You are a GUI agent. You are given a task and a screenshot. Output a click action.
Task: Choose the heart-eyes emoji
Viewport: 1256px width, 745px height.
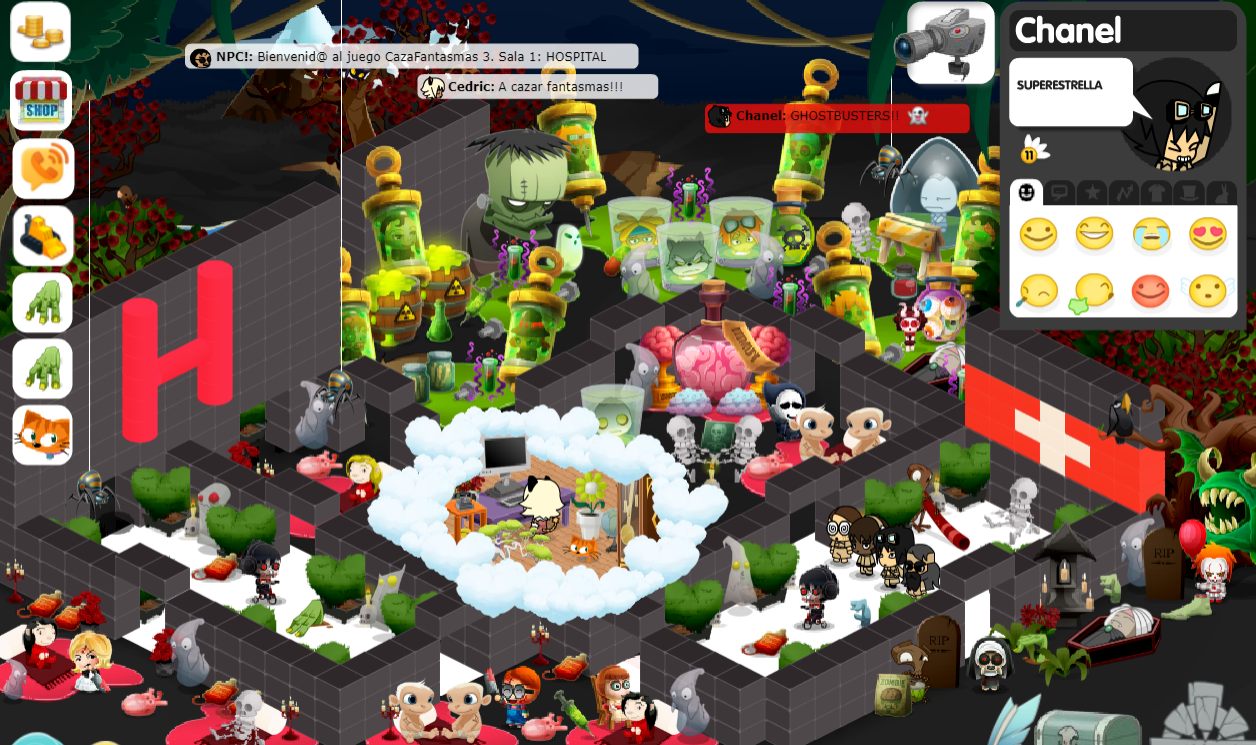[1208, 235]
